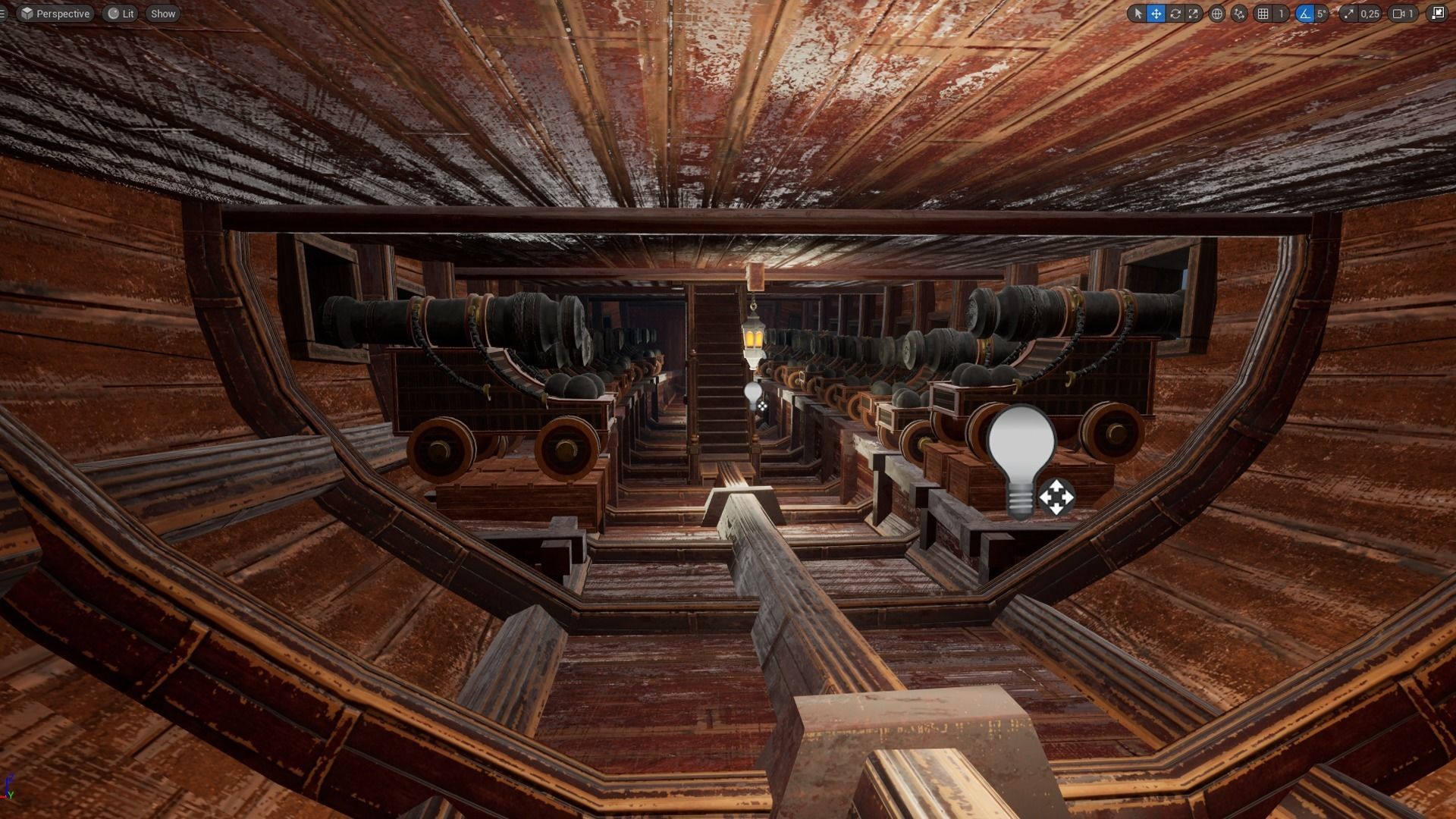The width and height of the screenshot is (1456, 819).
Task: Toggle surface snapping icon
Action: [1239, 14]
